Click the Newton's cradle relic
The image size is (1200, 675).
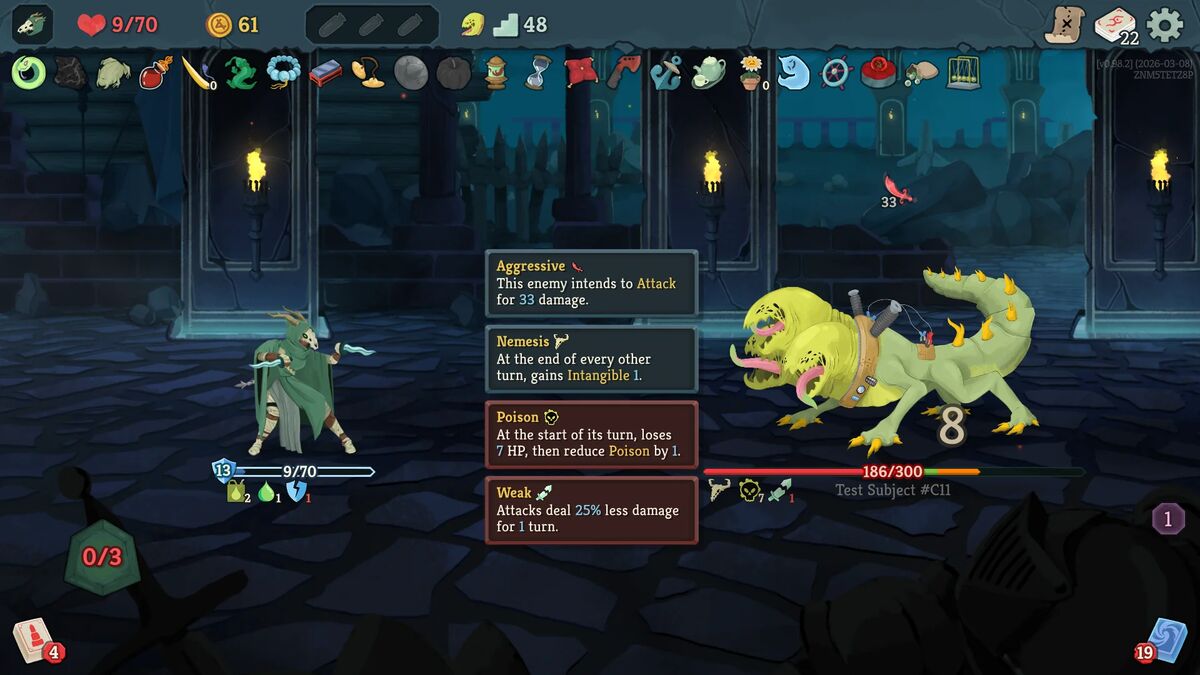[963, 72]
